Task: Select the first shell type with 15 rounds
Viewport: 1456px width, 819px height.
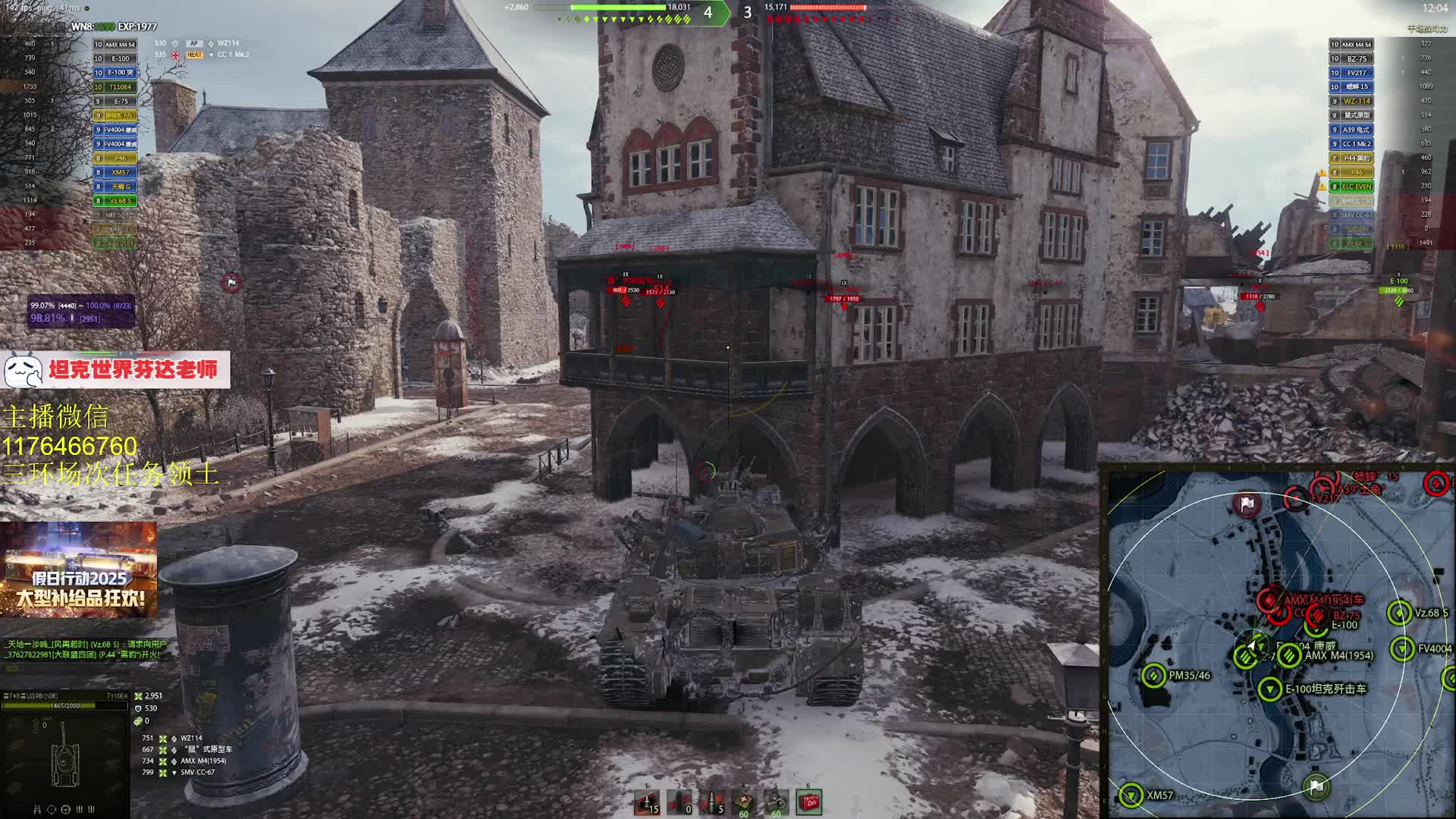Action: click(x=646, y=802)
